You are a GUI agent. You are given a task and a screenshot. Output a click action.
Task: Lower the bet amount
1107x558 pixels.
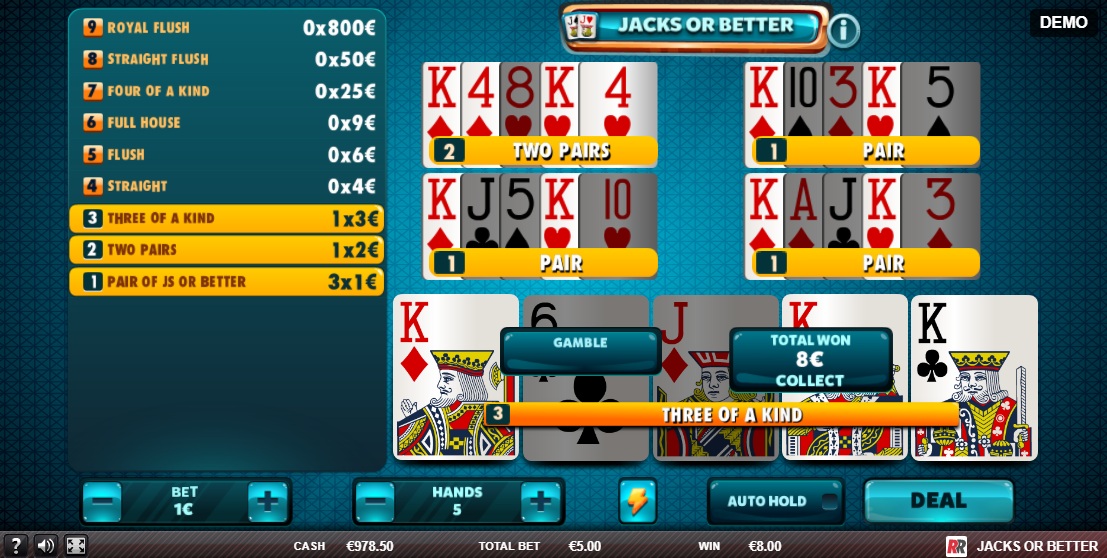[102, 500]
